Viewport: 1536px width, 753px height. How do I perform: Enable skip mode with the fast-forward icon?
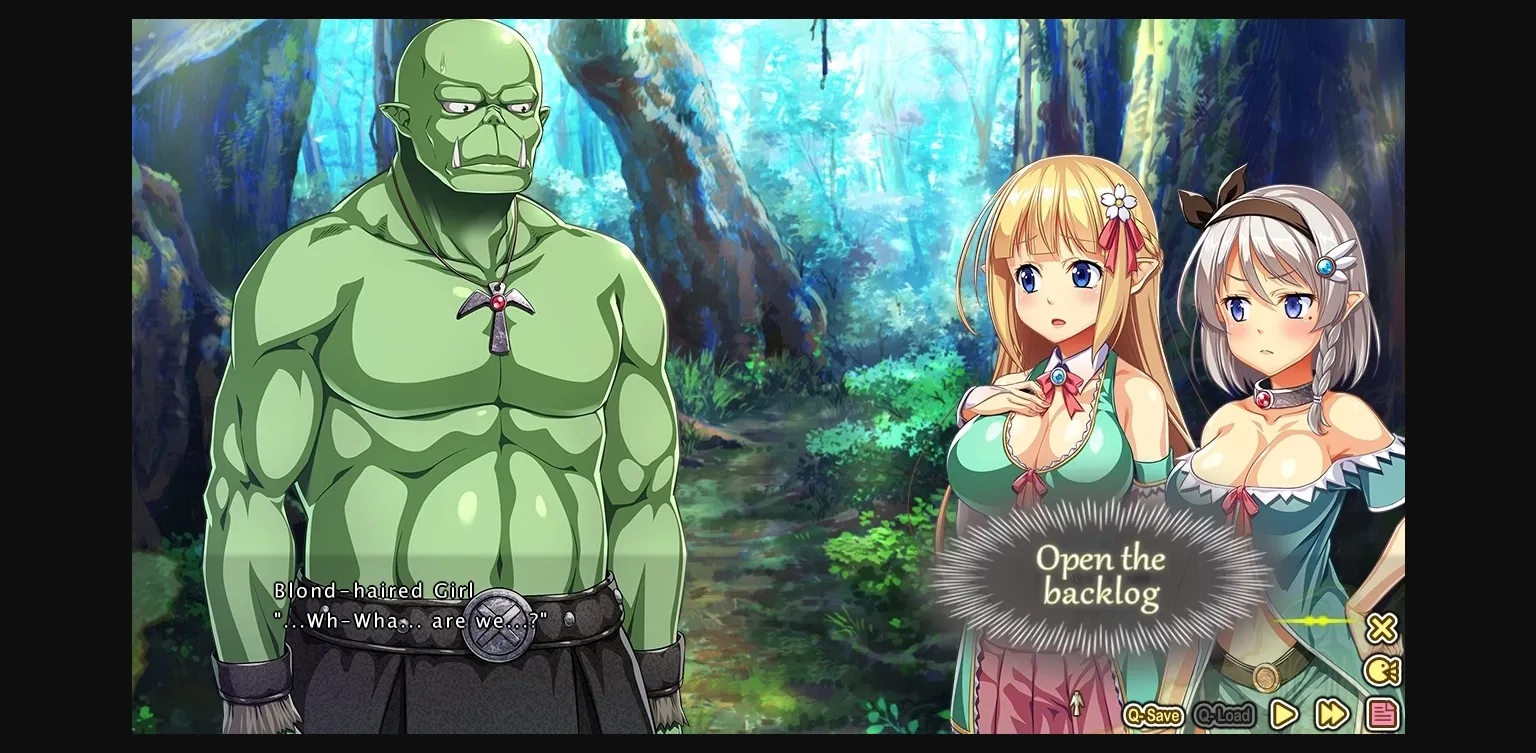click(1333, 715)
